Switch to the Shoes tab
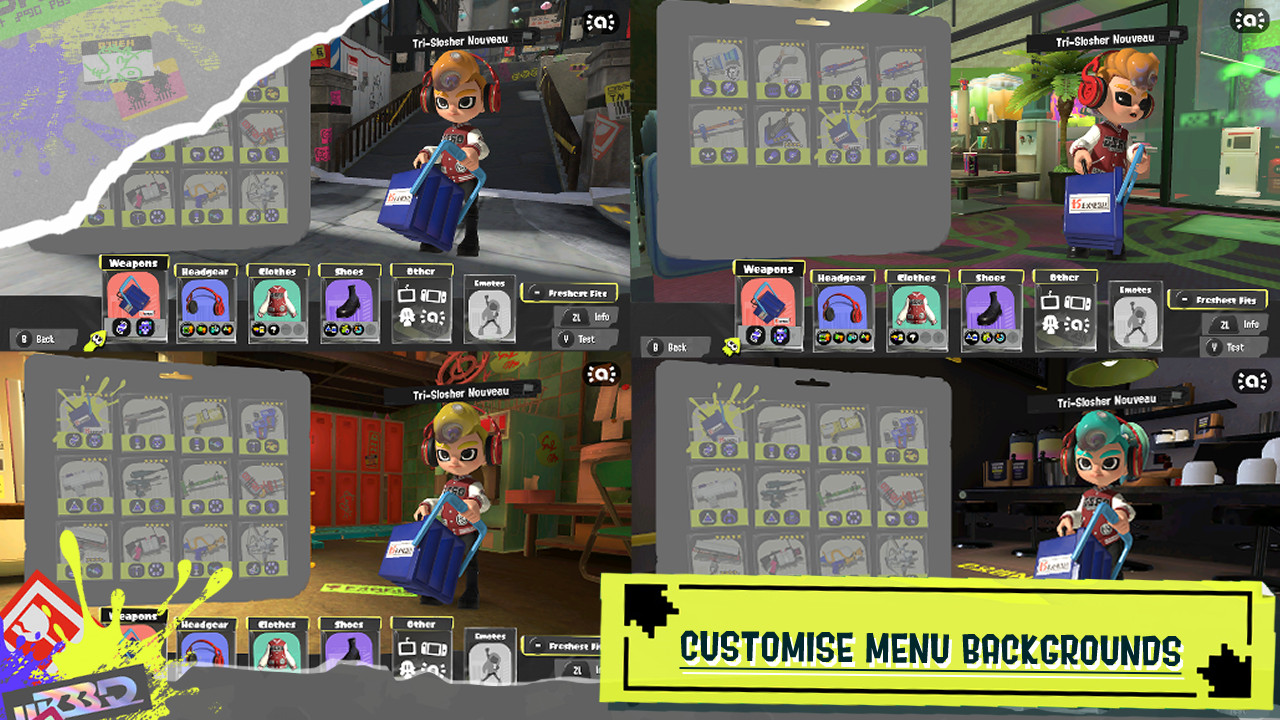The image size is (1280, 720). 349,270
